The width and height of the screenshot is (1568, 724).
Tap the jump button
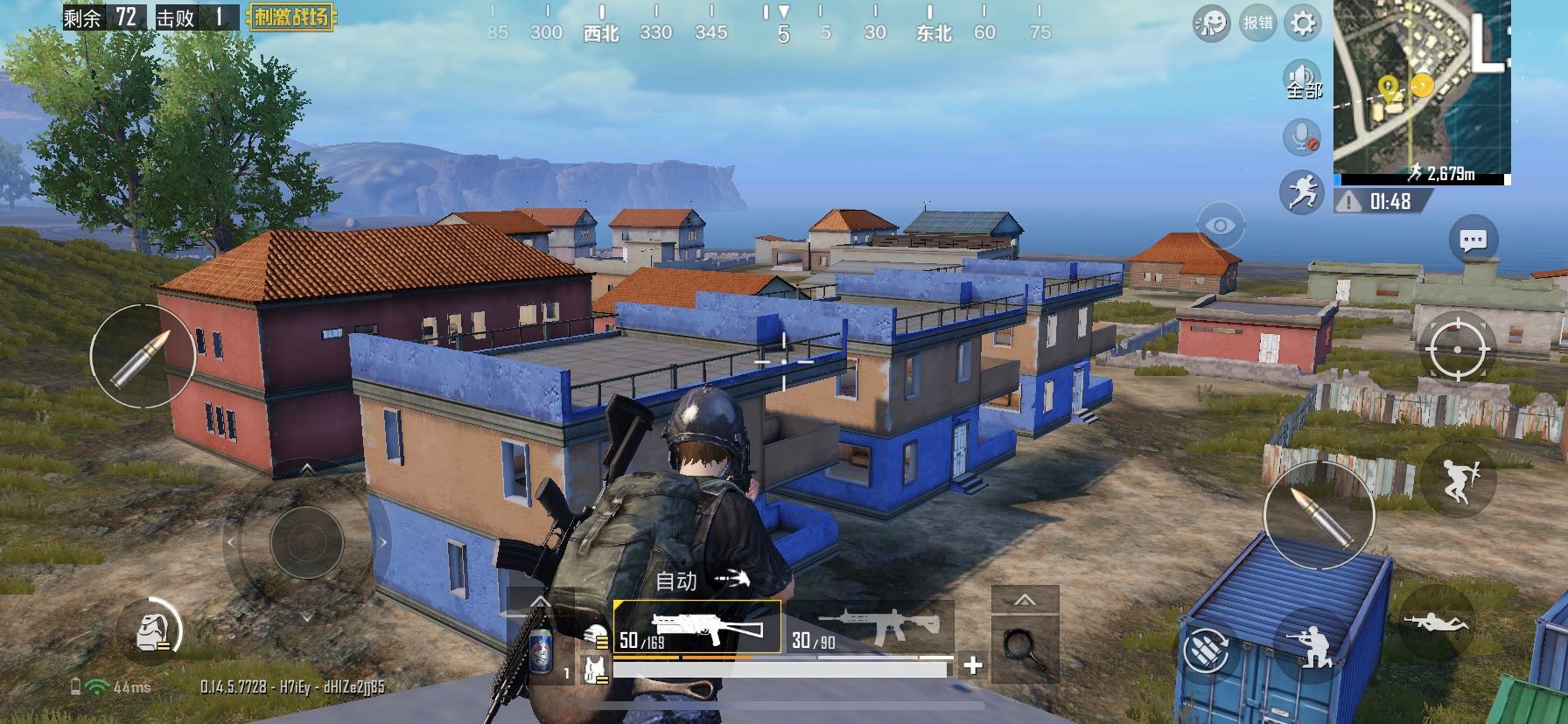[x=1457, y=479]
